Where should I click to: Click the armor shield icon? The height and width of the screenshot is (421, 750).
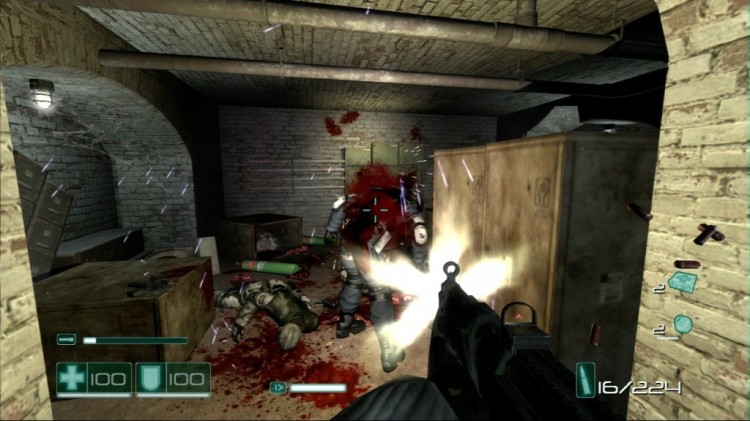click(152, 378)
